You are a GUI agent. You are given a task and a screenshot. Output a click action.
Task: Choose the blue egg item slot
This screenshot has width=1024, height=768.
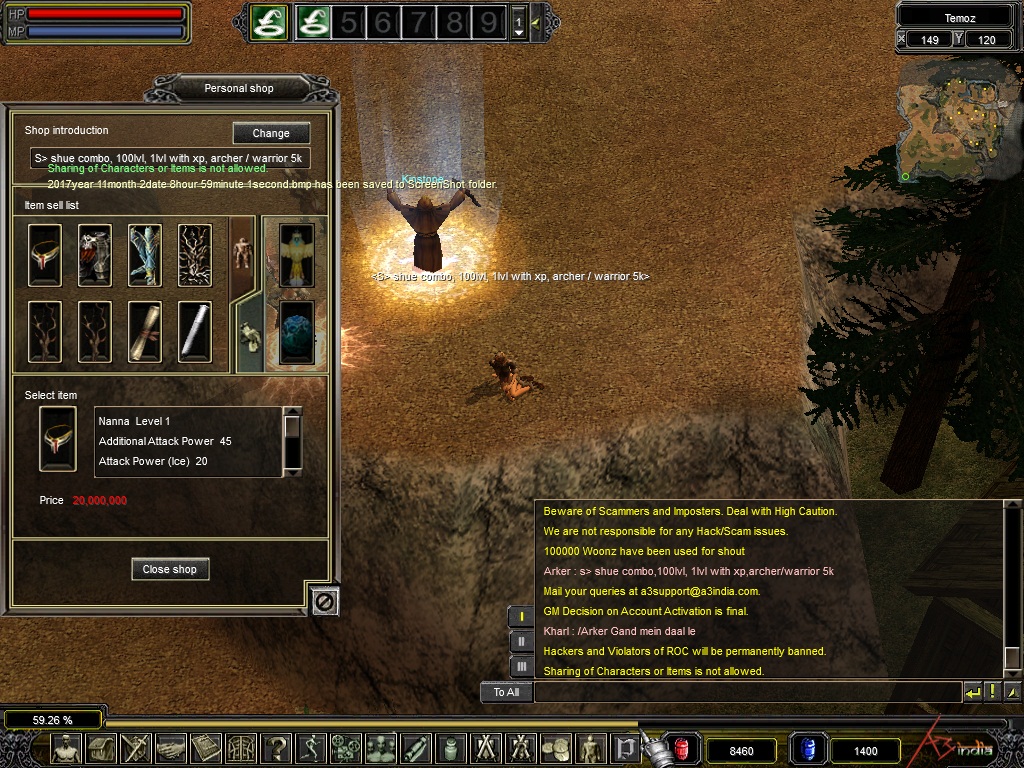[296, 330]
